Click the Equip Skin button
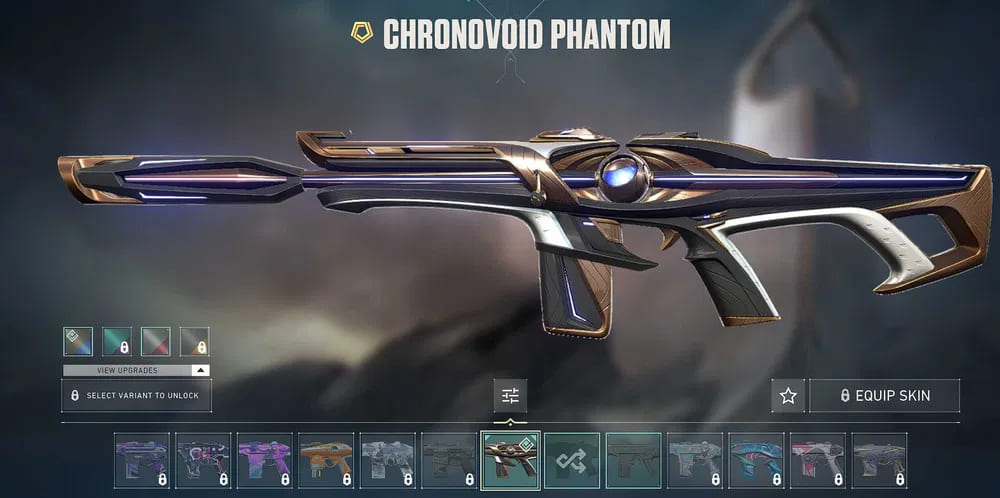1000x498 pixels. 884,396
